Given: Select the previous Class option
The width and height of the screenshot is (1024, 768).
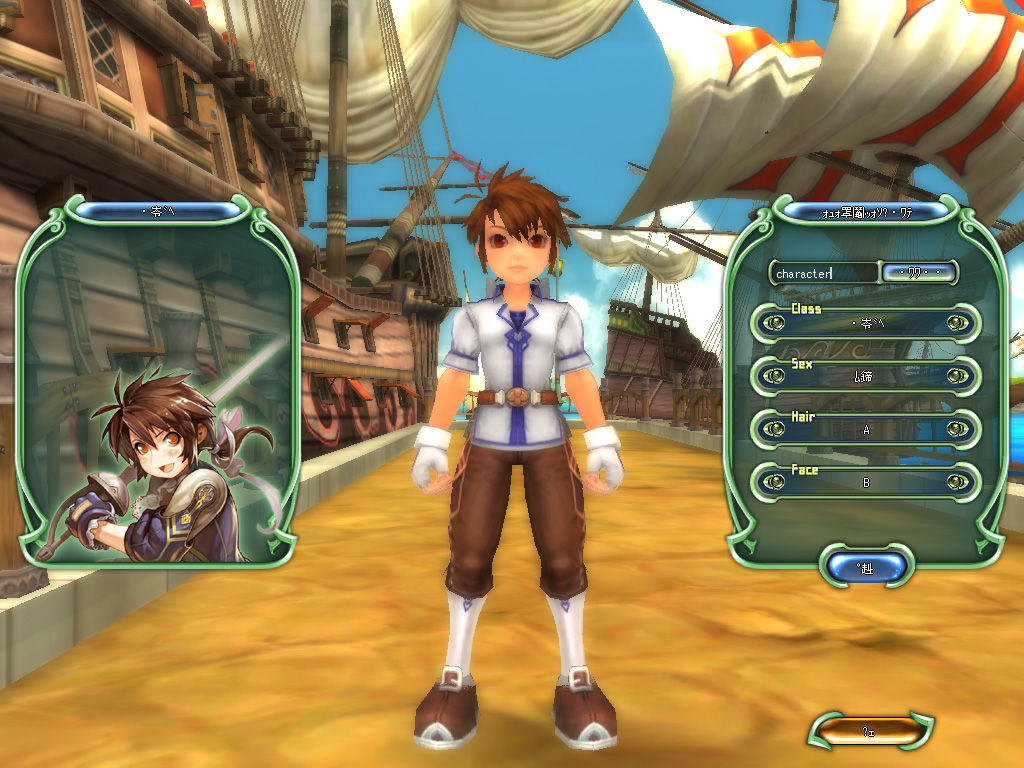Looking at the screenshot, I should click(x=773, y=323).
